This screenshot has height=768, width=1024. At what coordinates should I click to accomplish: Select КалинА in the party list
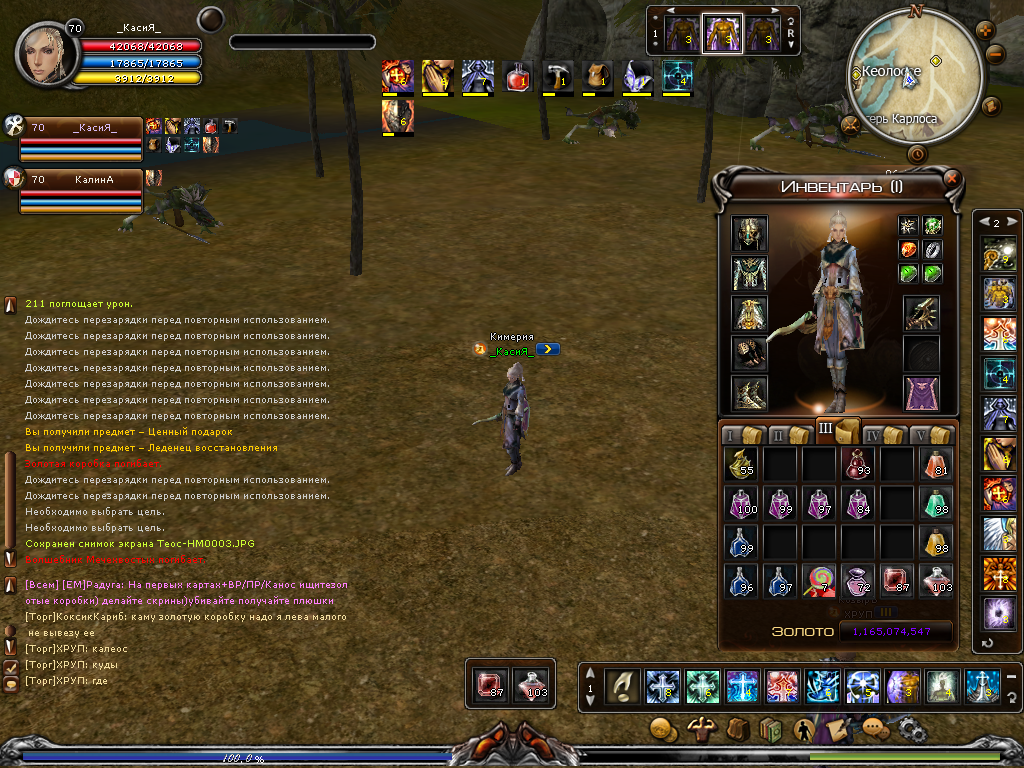93,181
